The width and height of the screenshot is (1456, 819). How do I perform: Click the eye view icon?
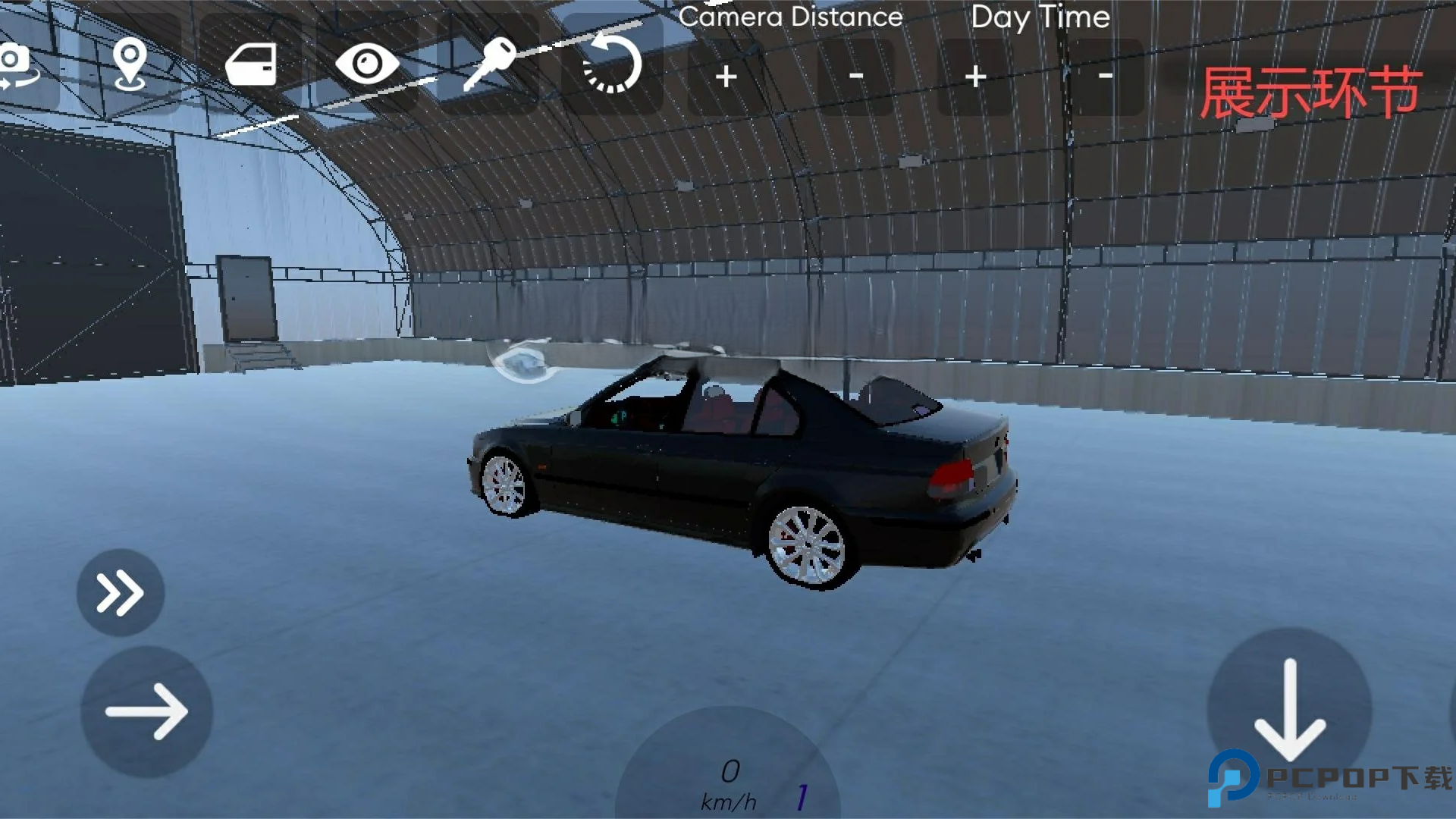(x=367, y=64)
